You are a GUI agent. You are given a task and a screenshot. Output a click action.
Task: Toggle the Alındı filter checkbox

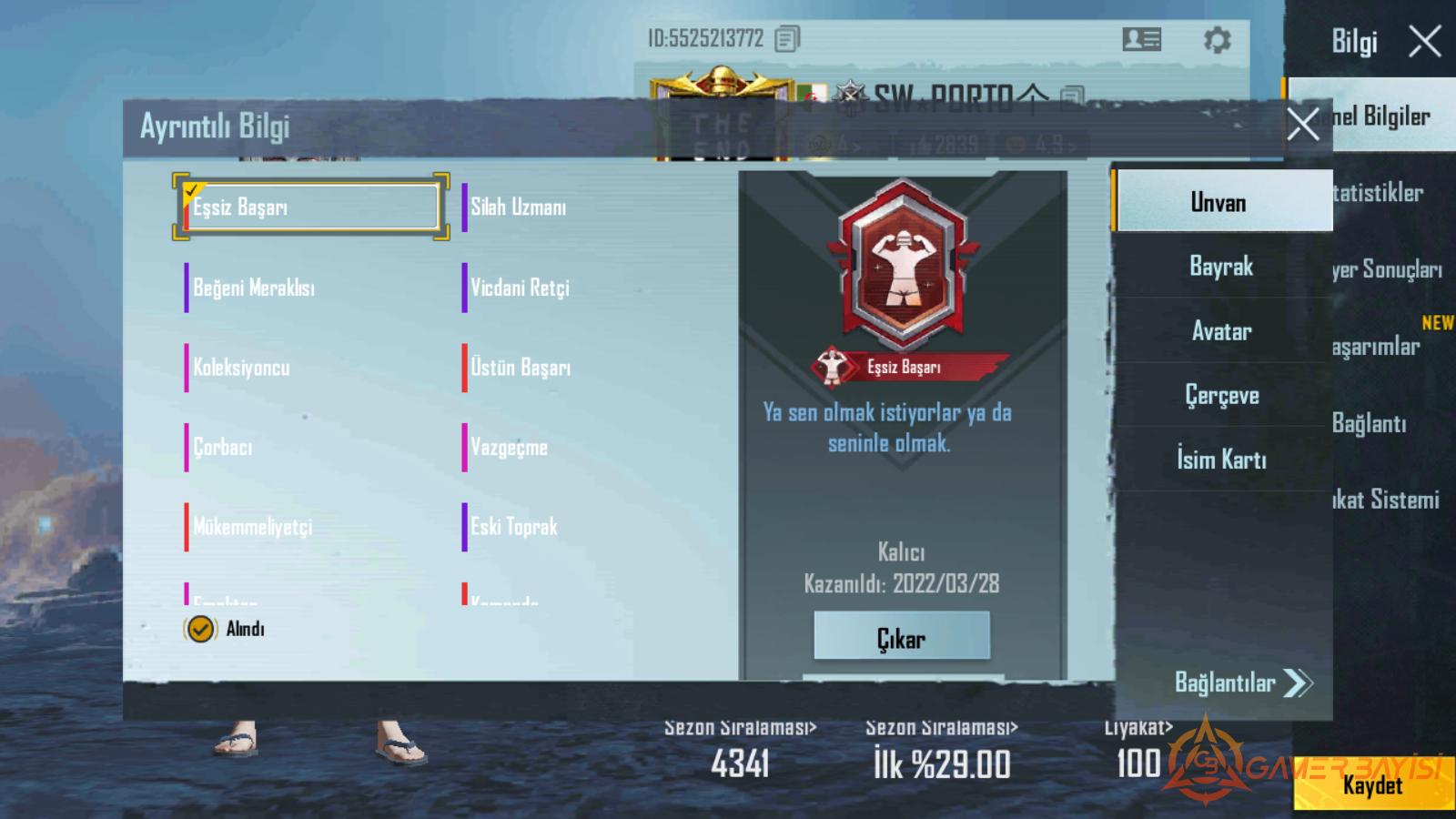[200, 629]
